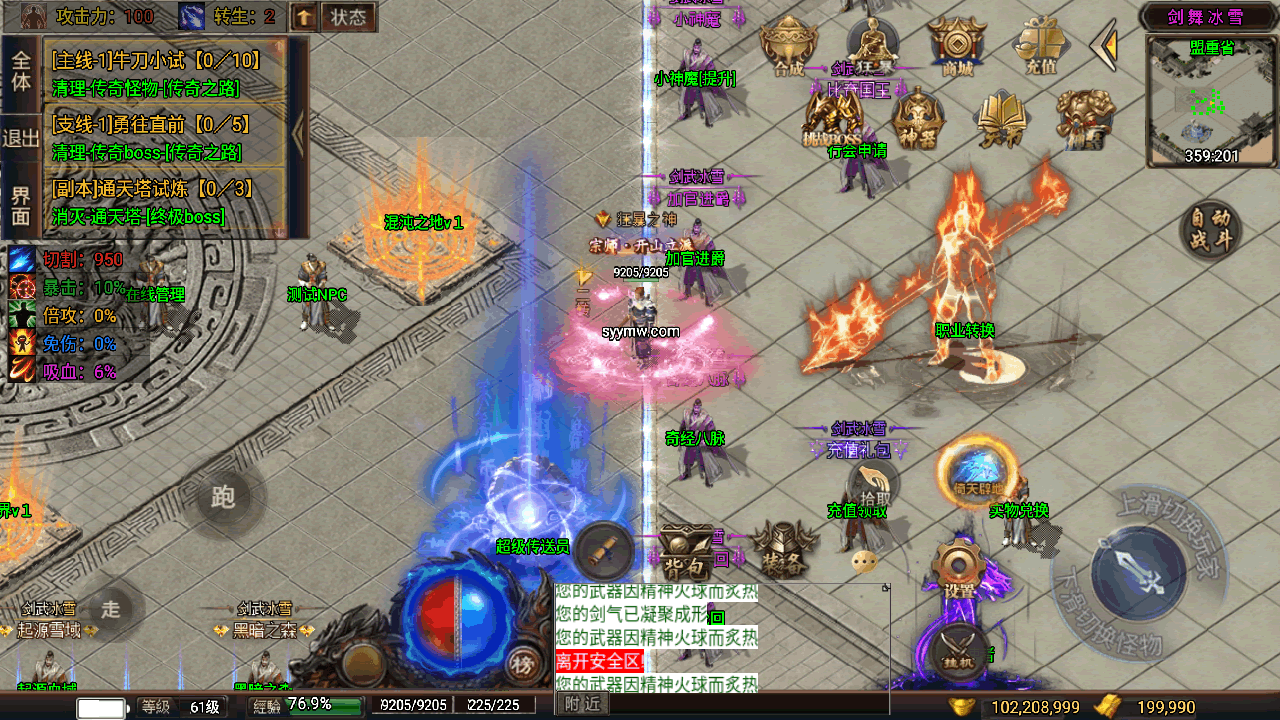Switch movement to 走 walk mode

coord(110,608)
